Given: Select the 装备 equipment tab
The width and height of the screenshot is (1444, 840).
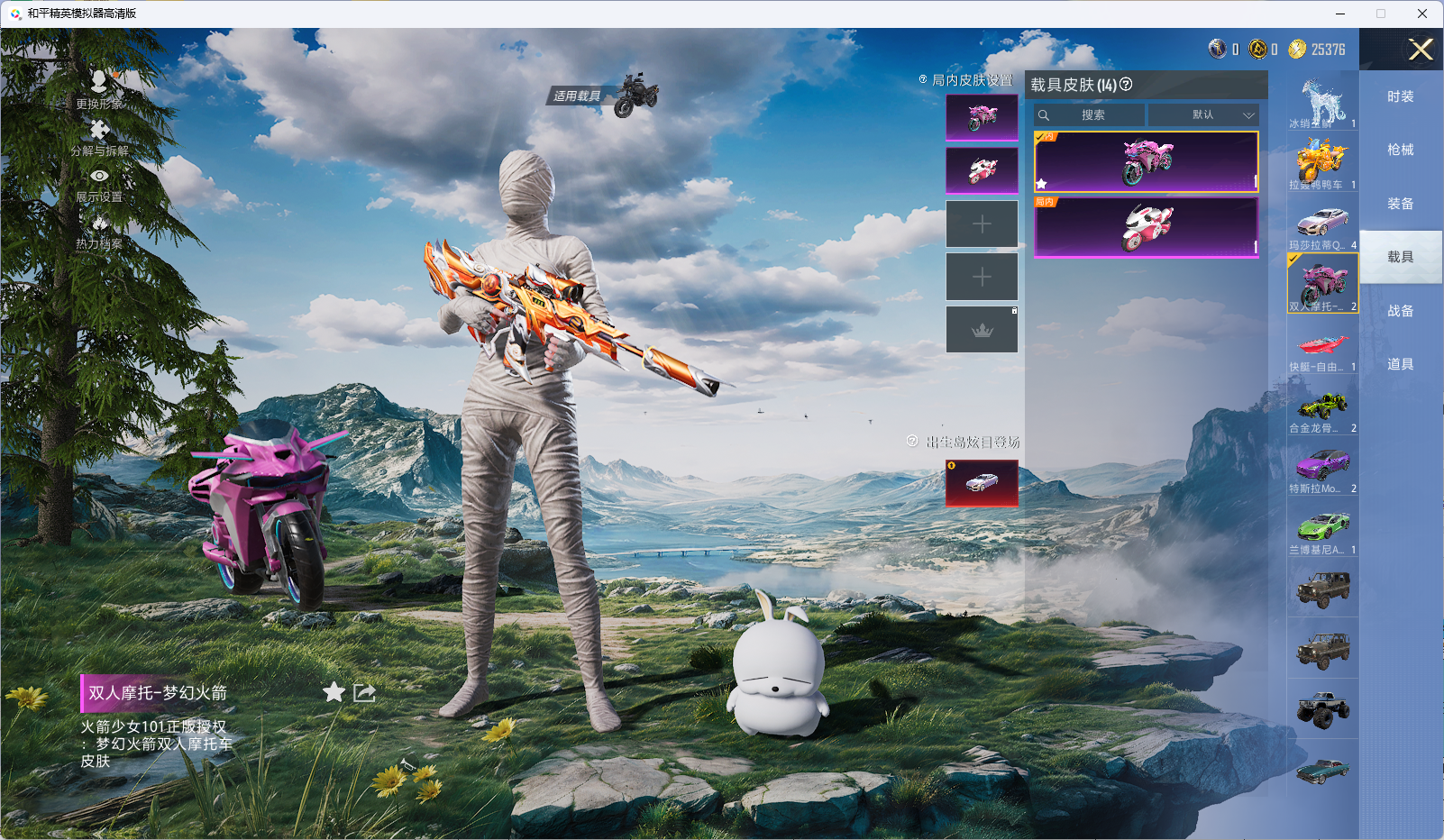Looking at the screenshot, I should click(x=1400, y=204).
